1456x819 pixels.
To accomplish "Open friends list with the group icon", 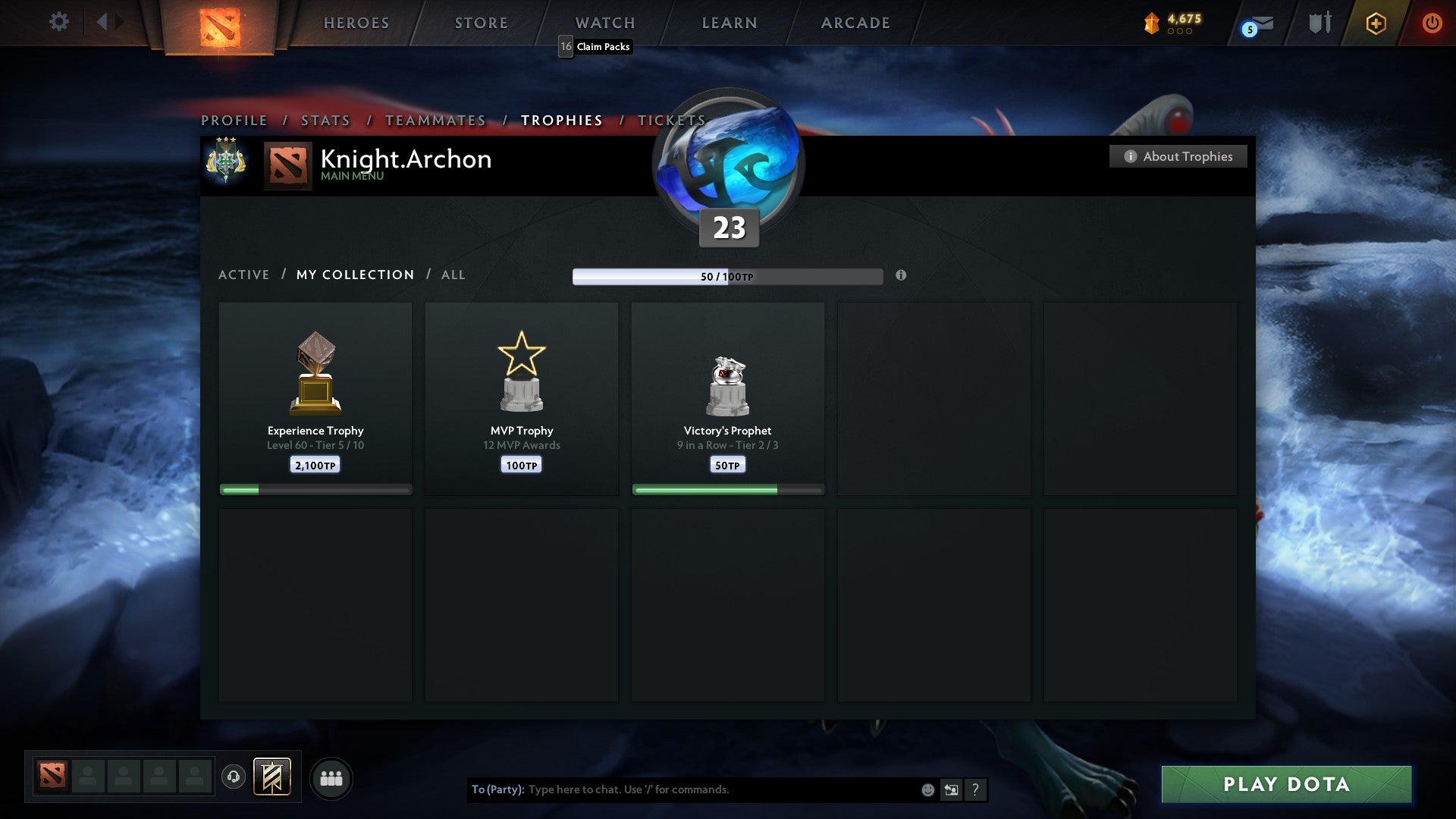I will click(331, 778).
